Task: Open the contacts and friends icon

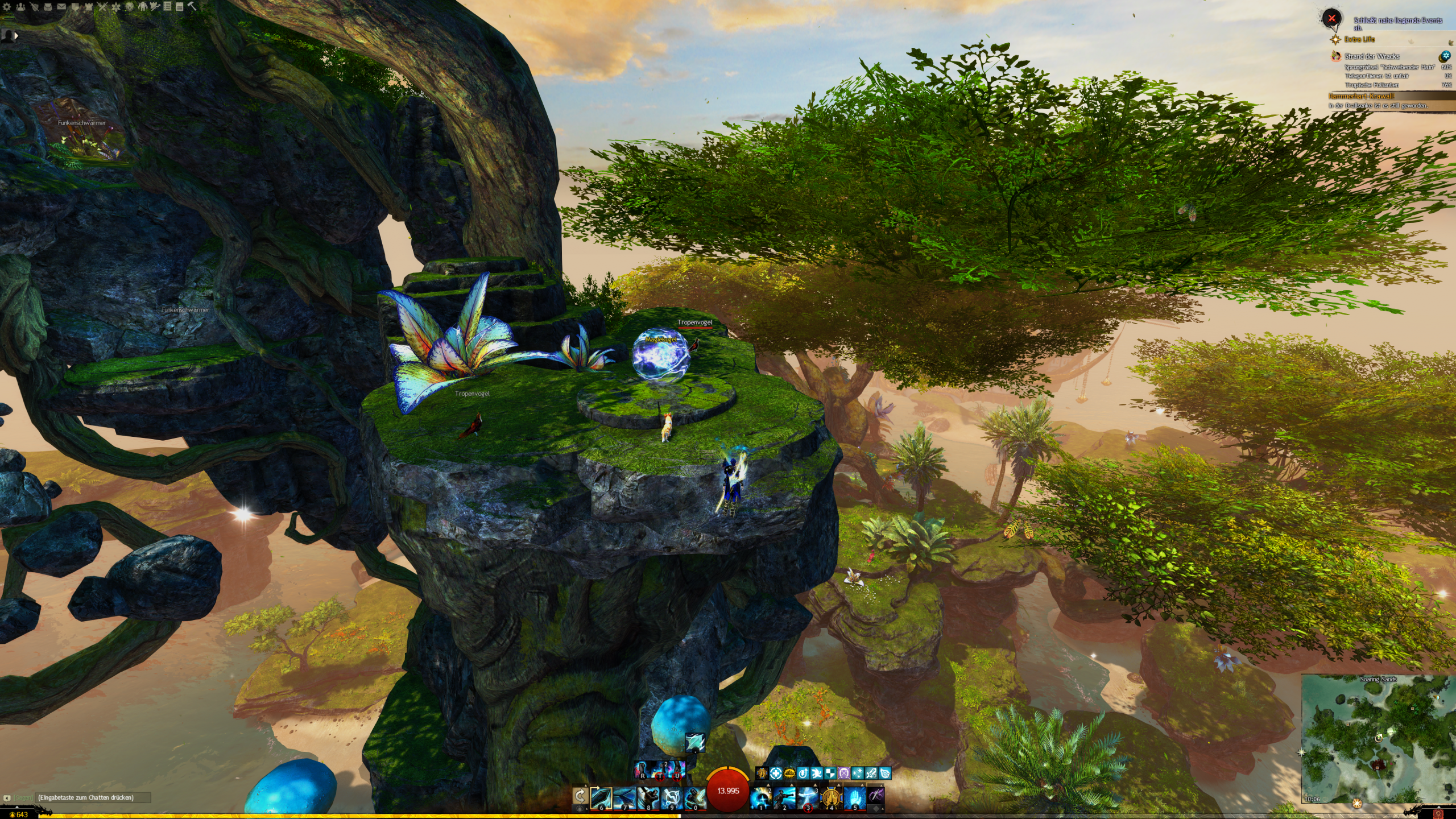Action: point(20,7)
